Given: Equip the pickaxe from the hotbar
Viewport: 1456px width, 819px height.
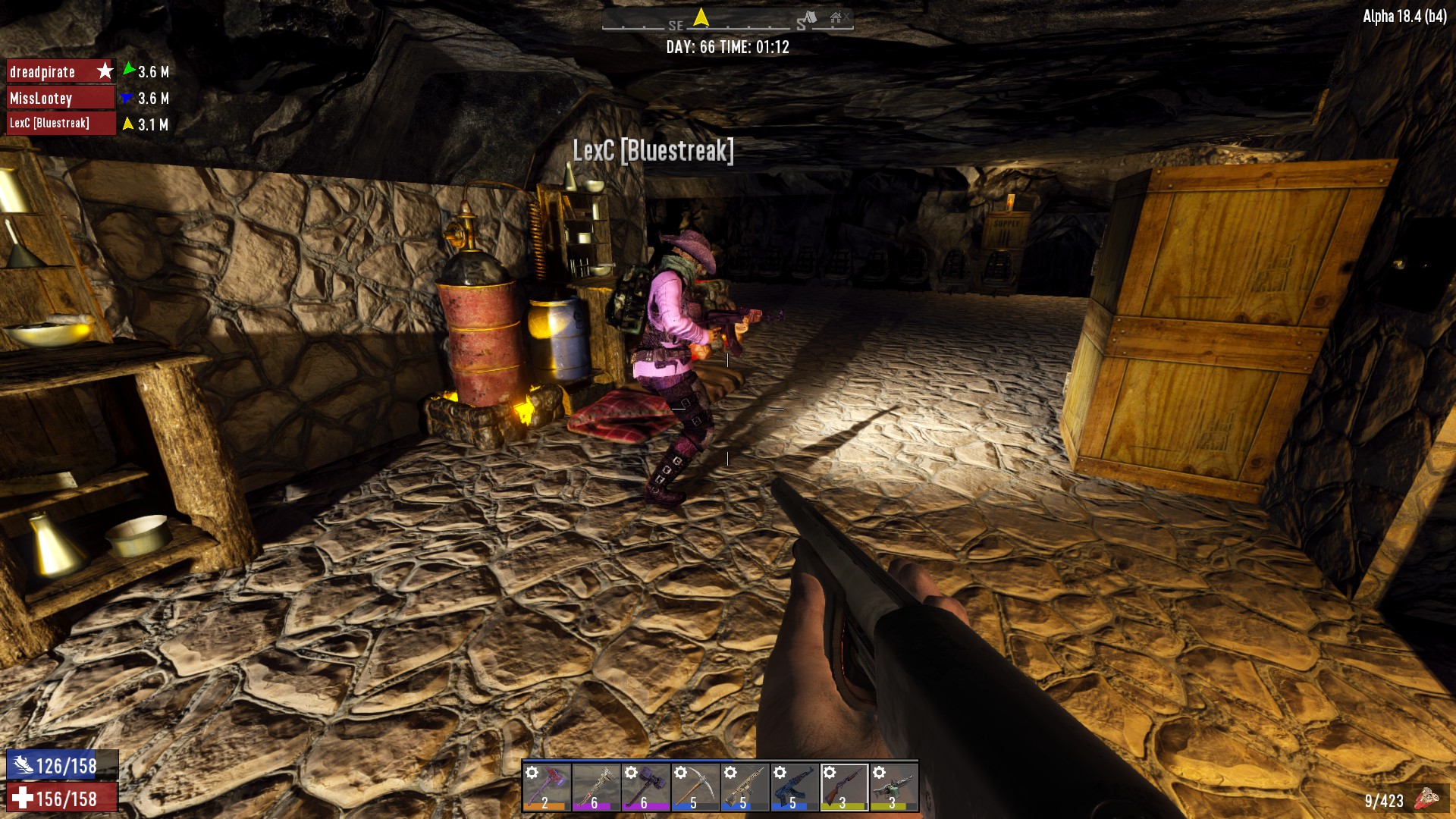Looking at the screenshot, I should 695,786.
